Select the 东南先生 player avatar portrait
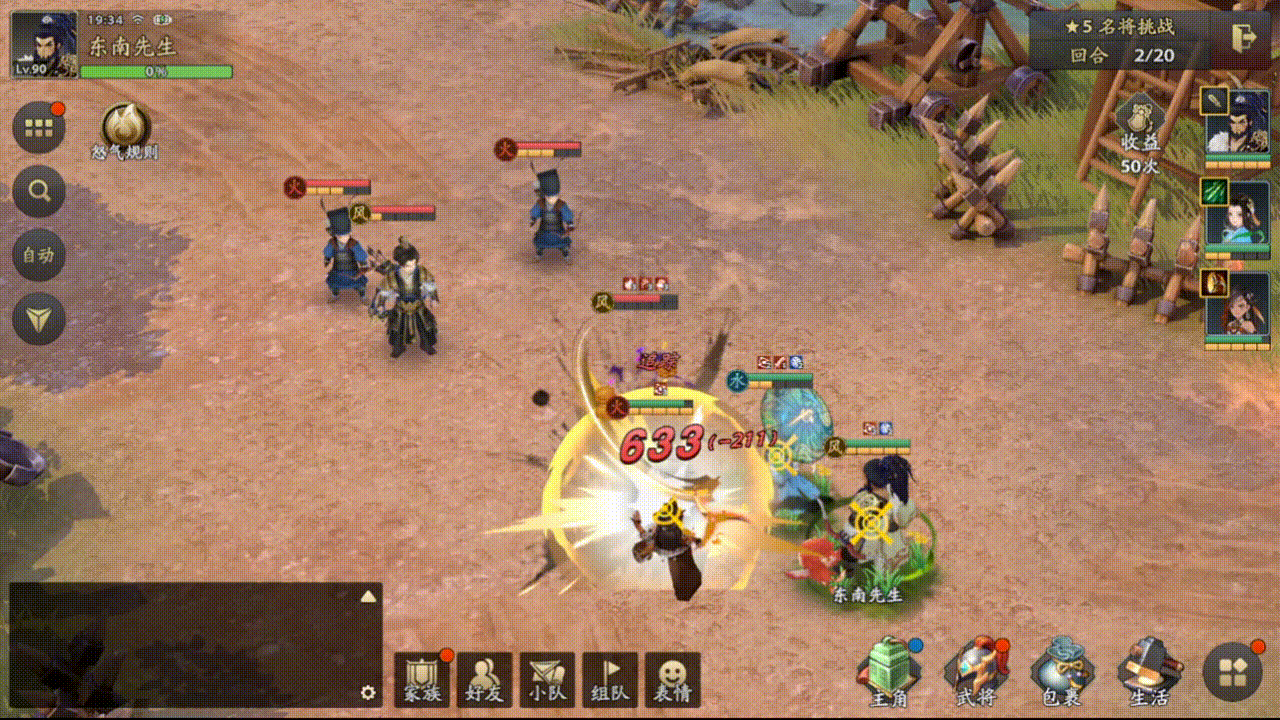Viewport: 1280px width, 720px height. [x=44, y=45]
